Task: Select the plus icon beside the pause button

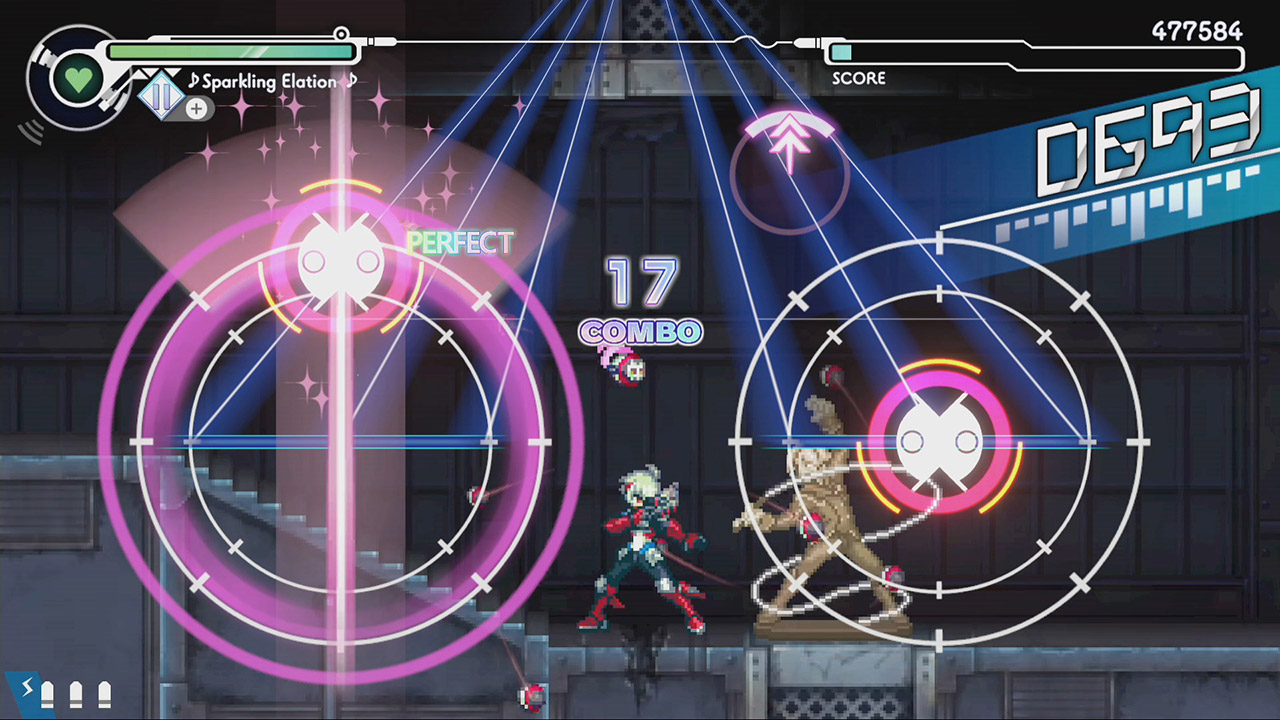Action: tap(196, 110)
